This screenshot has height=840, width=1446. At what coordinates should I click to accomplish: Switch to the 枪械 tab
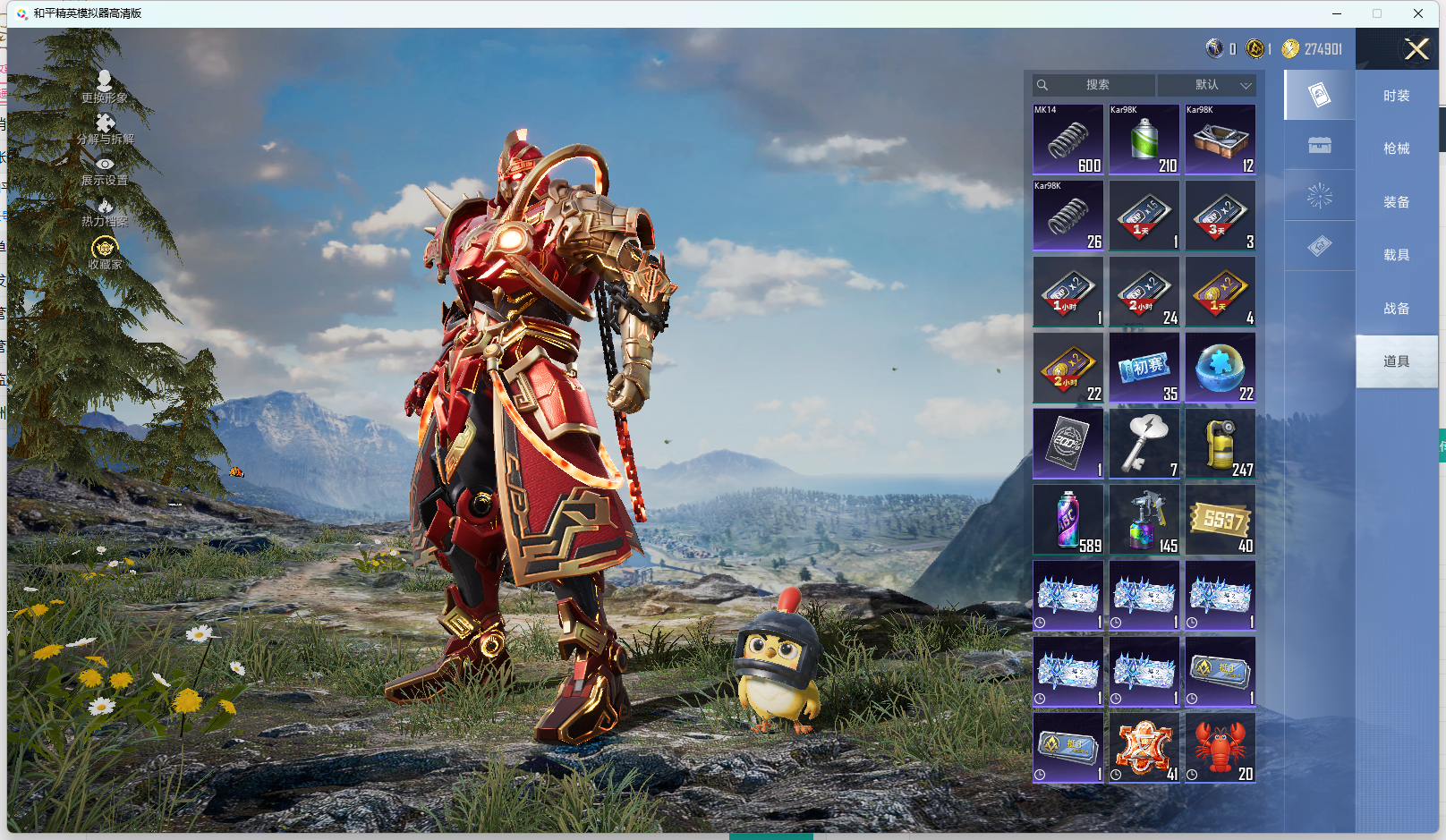coord(1396,148)
